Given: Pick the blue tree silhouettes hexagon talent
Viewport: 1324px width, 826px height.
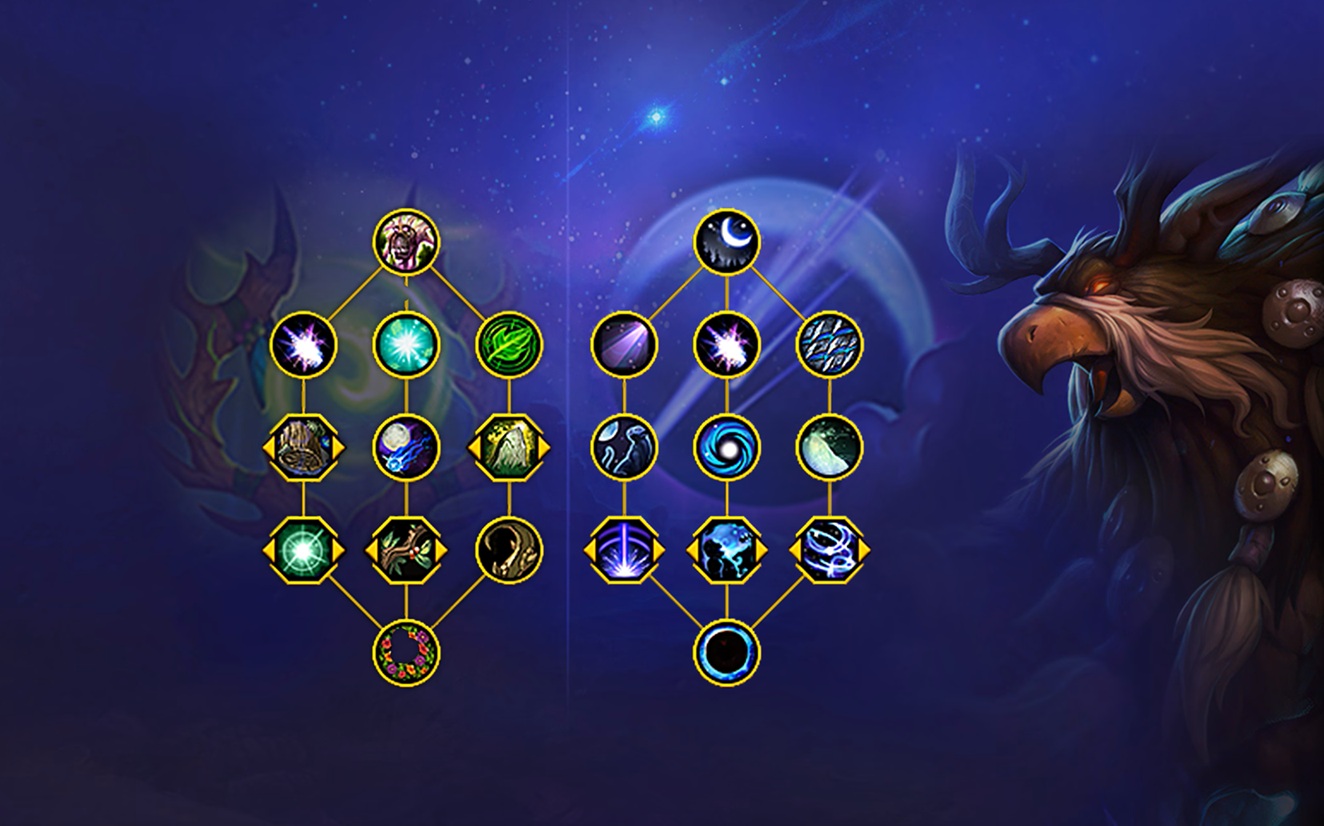Looking at the screenshot, I should (x=727, y=550).
